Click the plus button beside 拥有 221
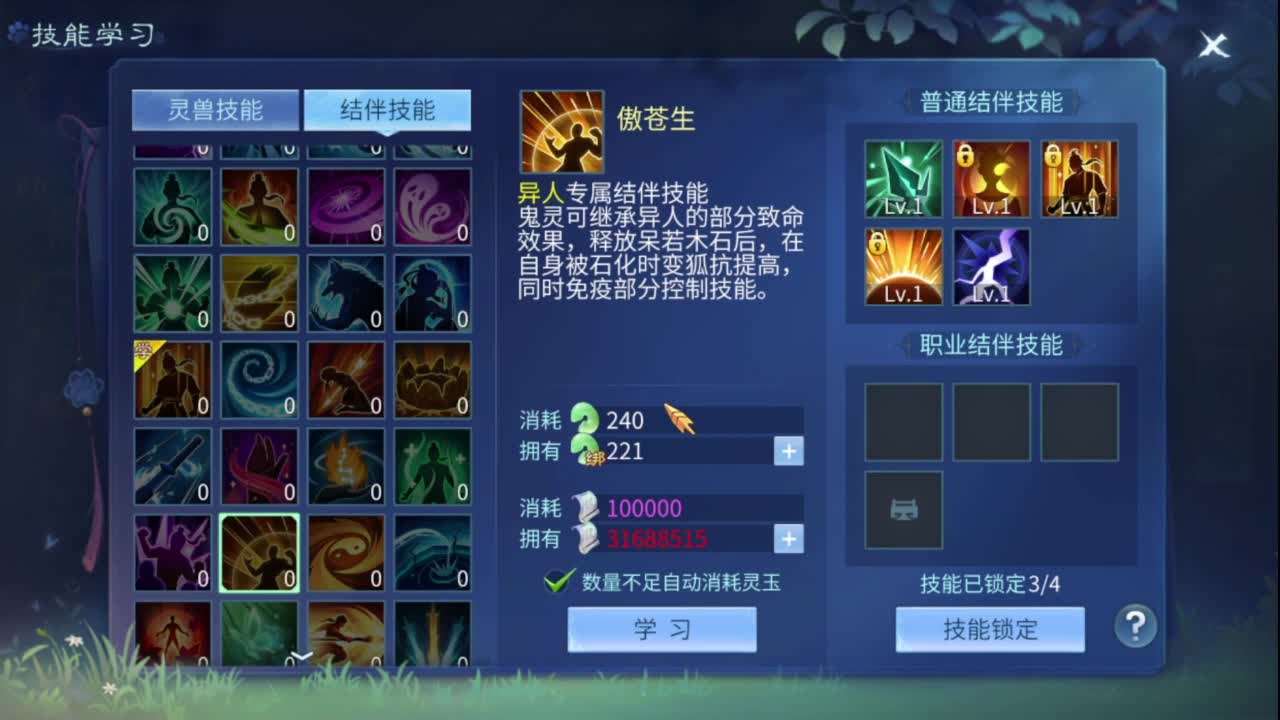Screen dimensions: 1280x720 (788, 452)
